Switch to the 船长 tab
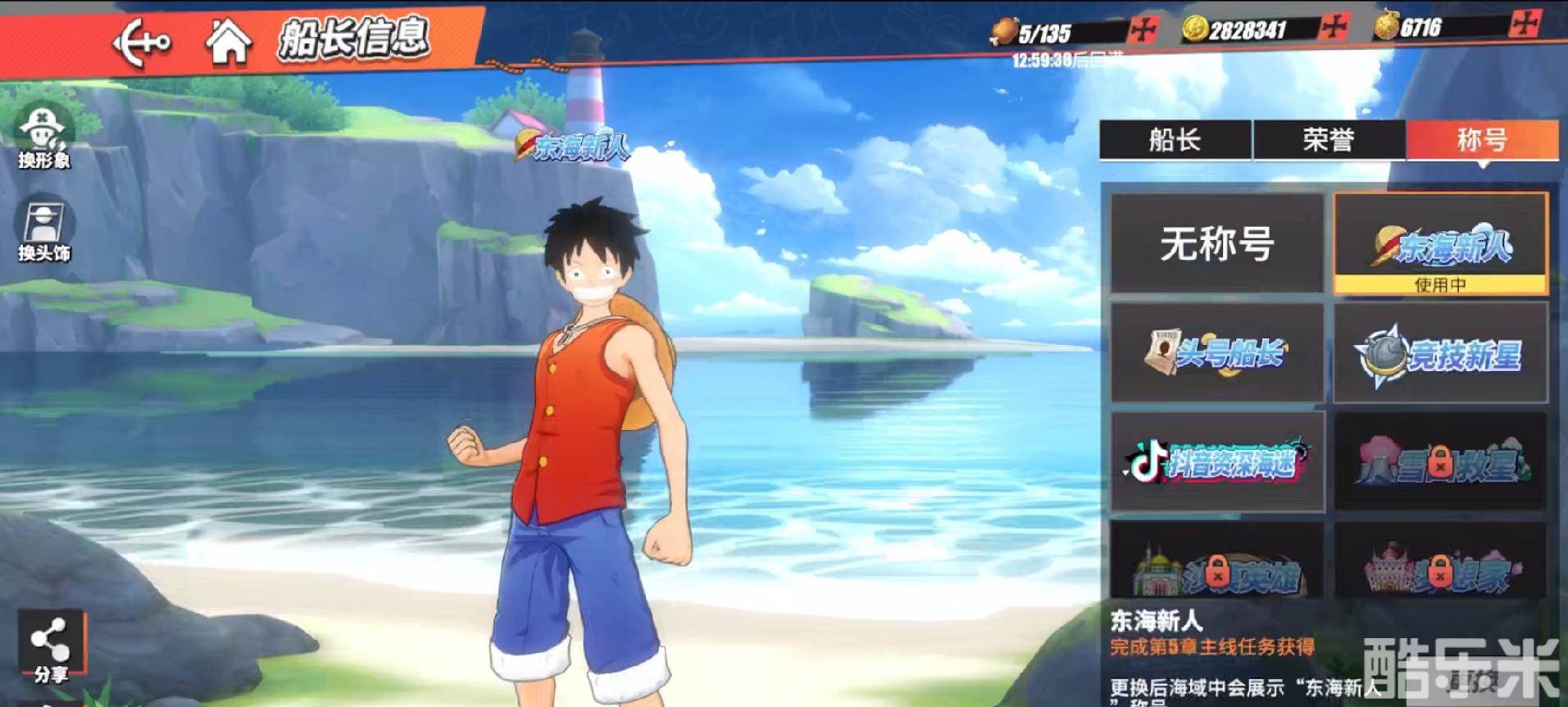 point(1175,140)
